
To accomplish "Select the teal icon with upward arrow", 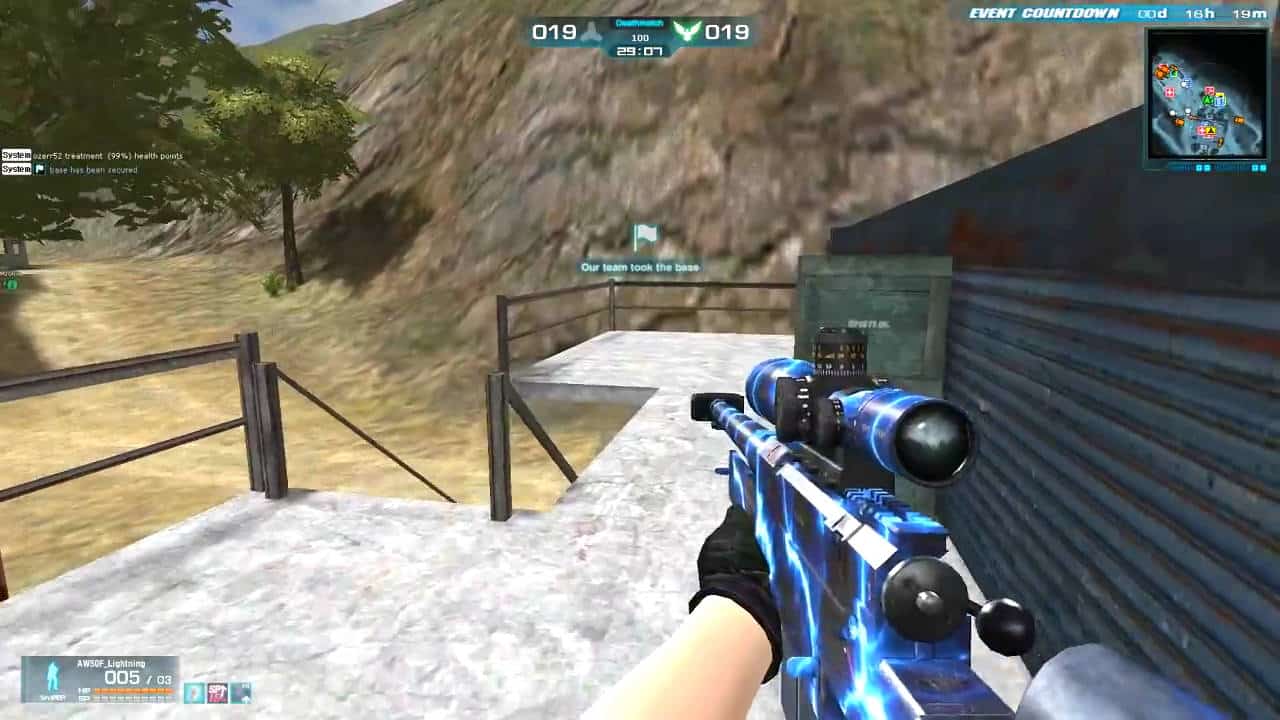I will 241,692.
